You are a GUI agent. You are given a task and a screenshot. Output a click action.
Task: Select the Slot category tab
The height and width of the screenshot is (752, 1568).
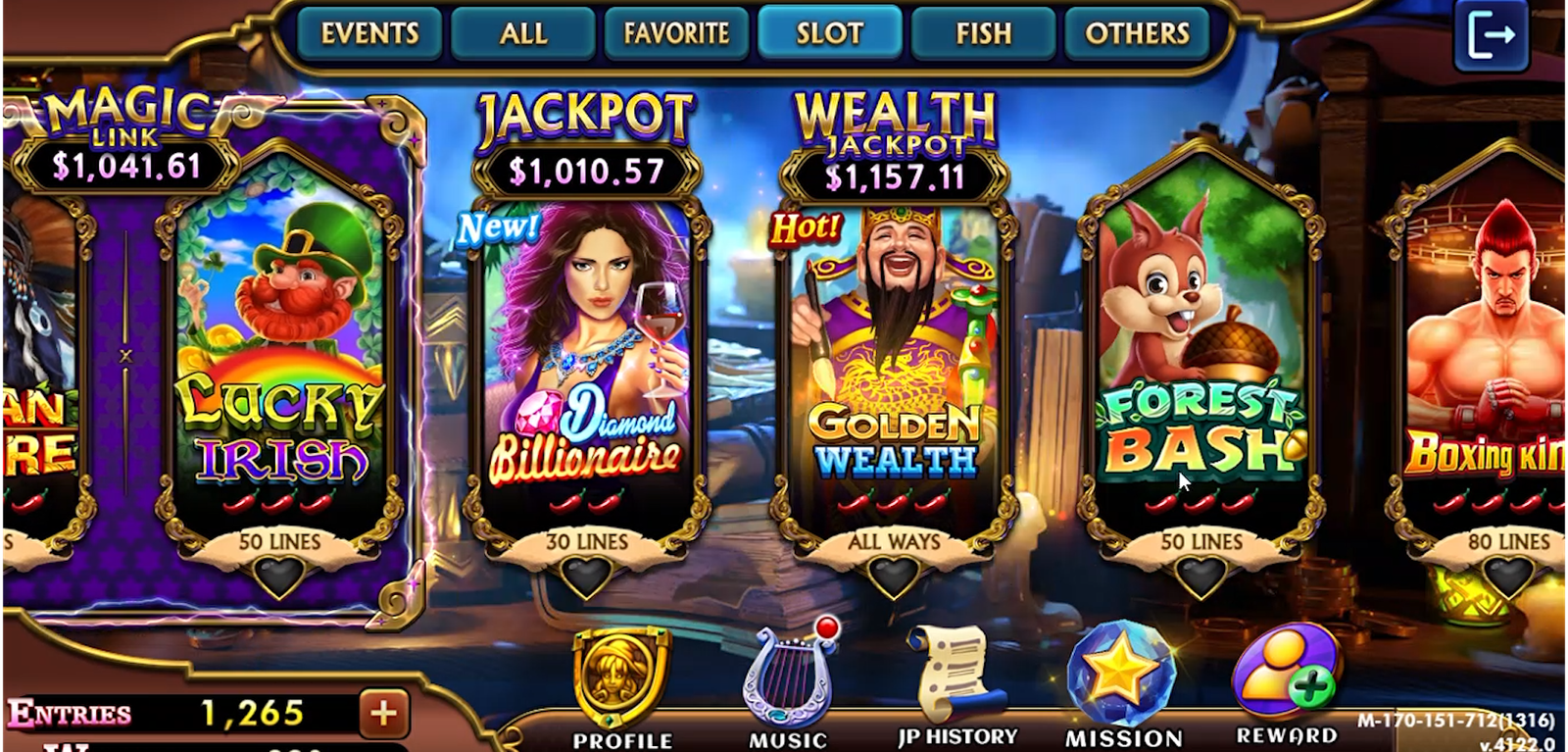pyautogui.click(x=829, y=34)
